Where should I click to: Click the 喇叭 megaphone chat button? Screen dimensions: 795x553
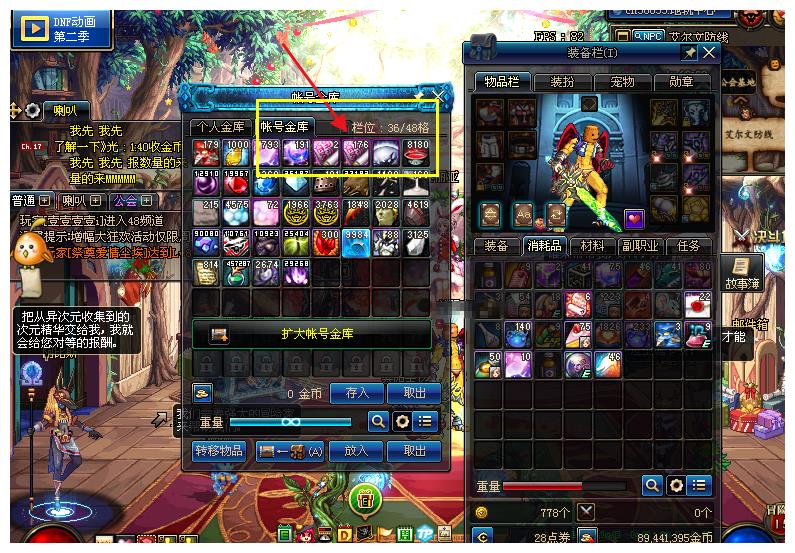click(64, 111)
